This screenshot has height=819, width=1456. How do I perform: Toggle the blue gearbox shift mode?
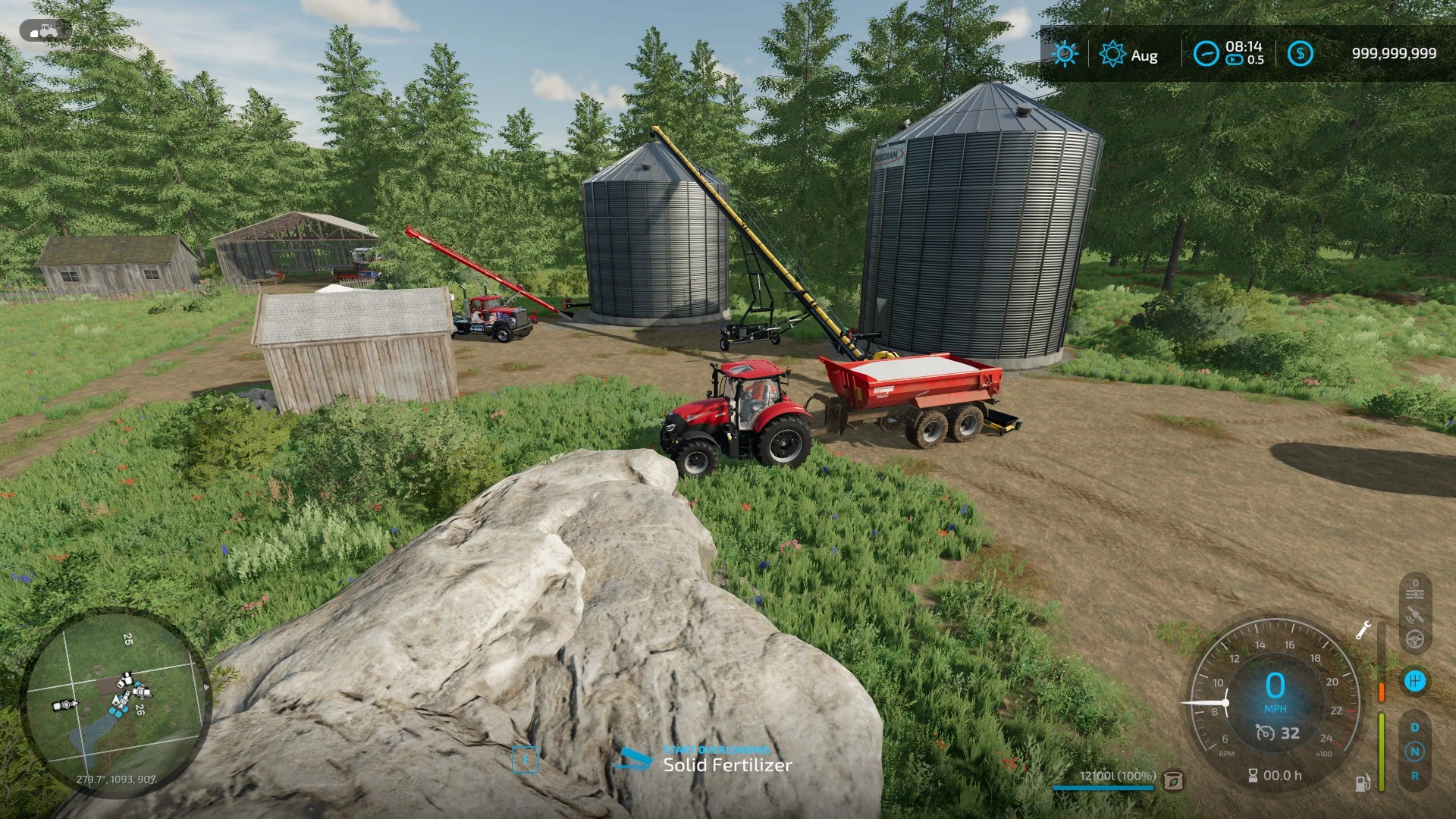tap(1415, 680)
